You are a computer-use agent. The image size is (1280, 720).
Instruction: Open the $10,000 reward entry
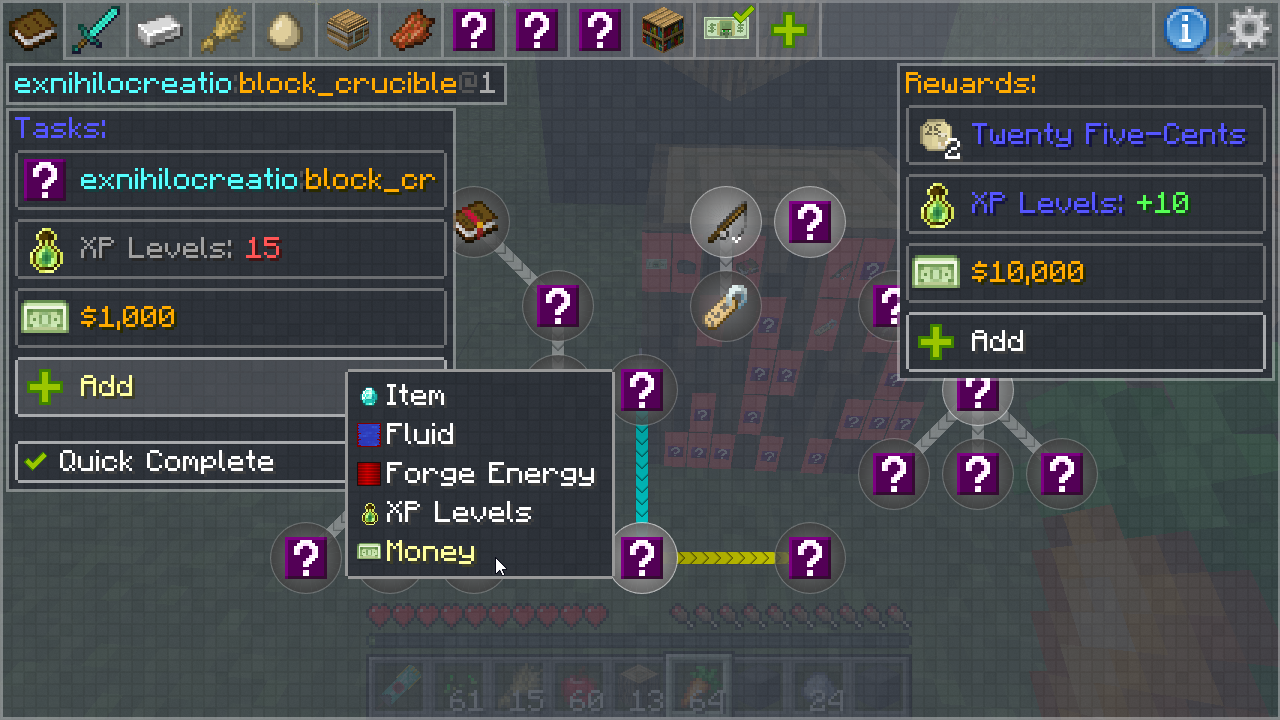pos(1085,273)
